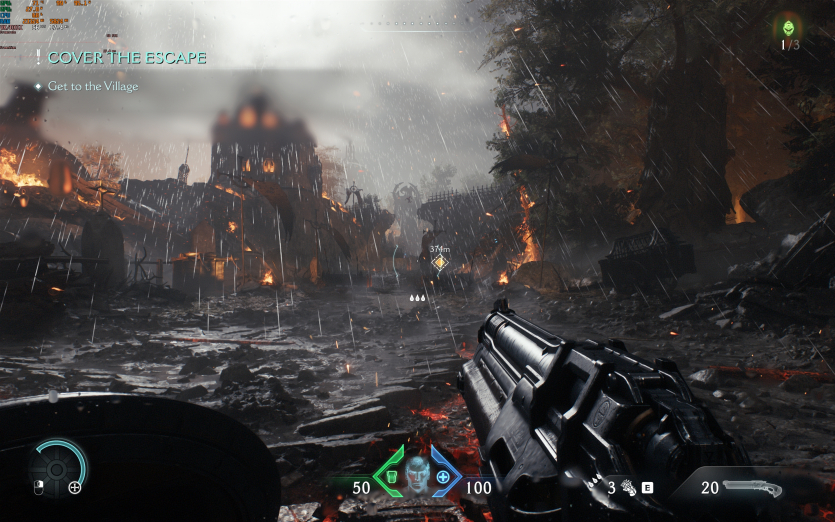The width and height of the screenshot is (835, 522).
Task: Click the diamond waypoint marker showing 374m
Action: tap(439, 263)
